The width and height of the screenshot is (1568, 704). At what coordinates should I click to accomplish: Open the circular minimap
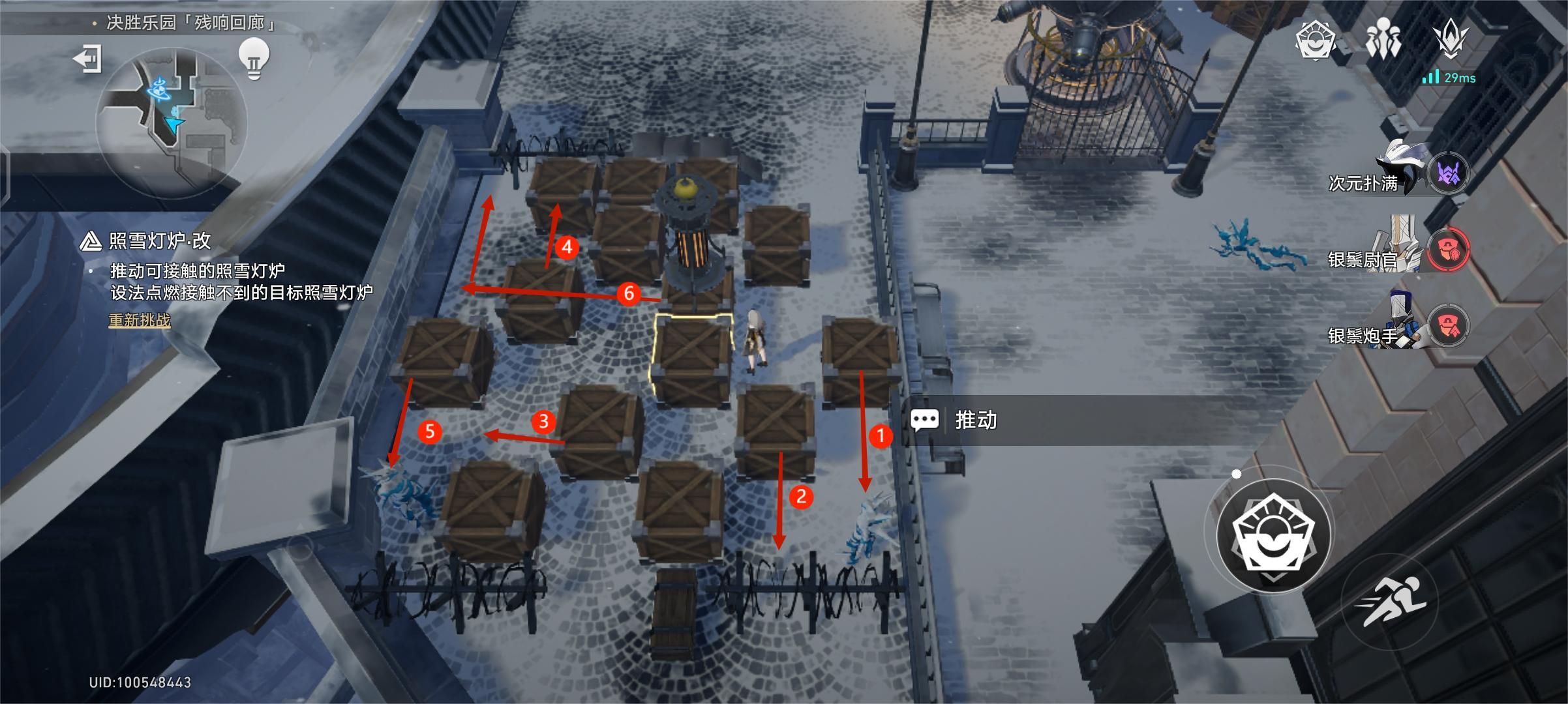[x=172, y=123]
